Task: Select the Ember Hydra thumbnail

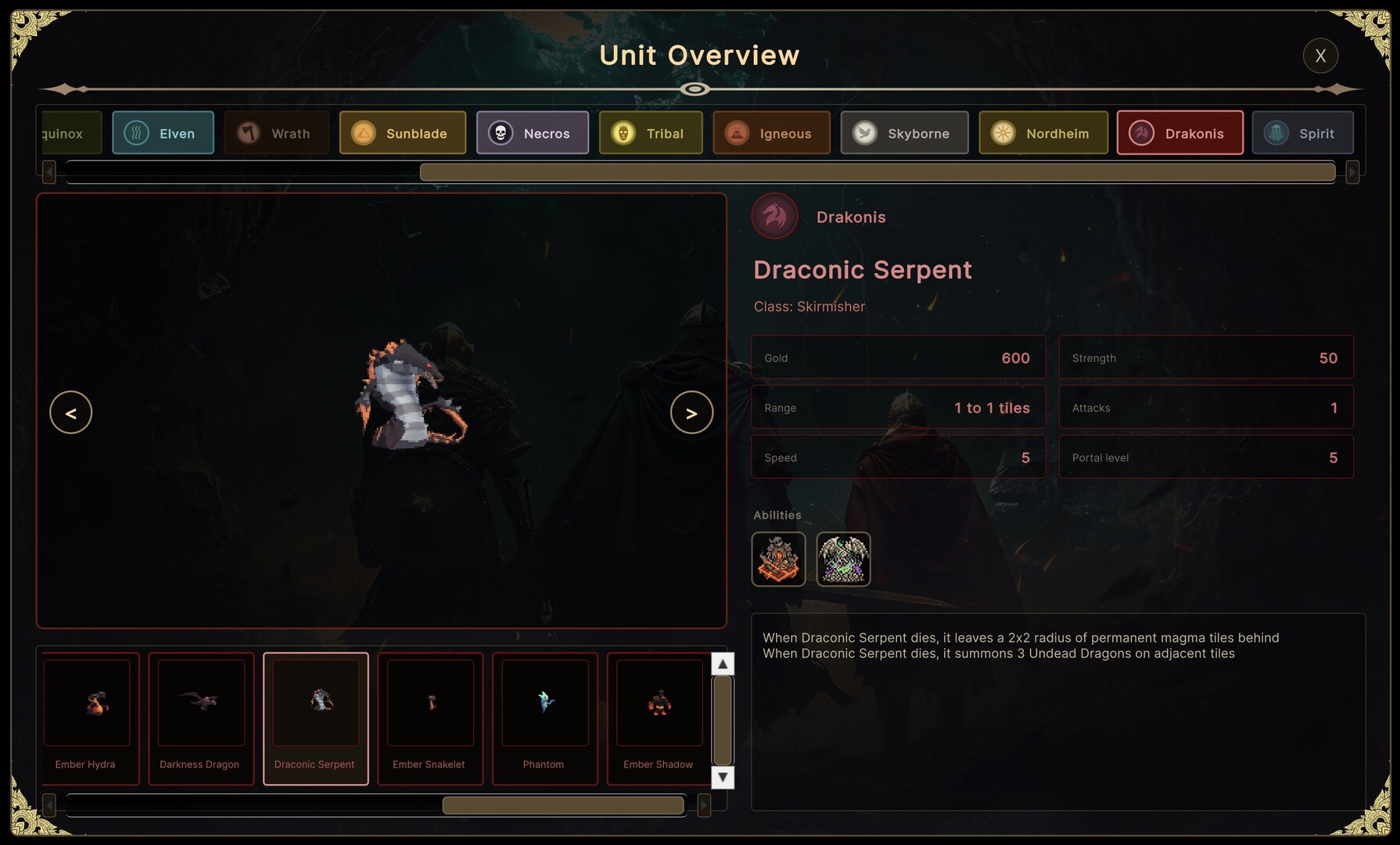Action: 89,717
